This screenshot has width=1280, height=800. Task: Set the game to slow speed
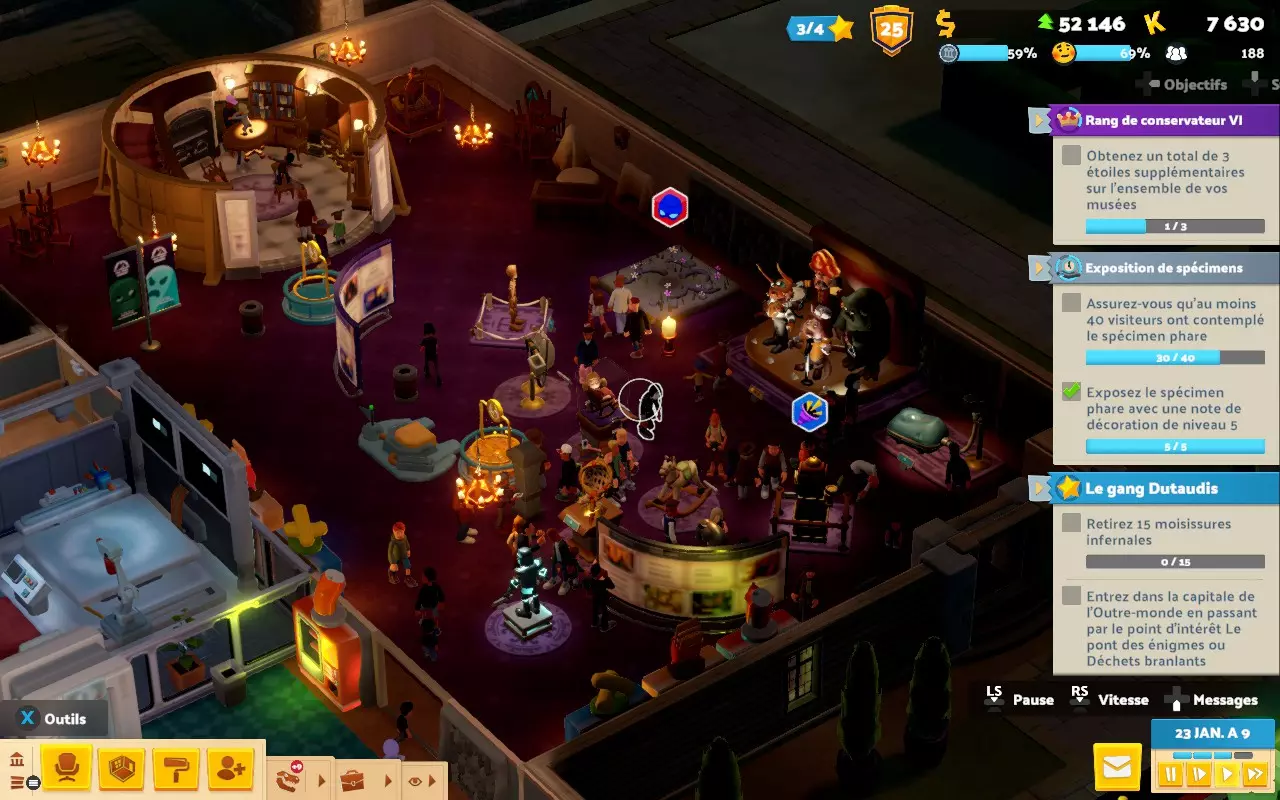pos(1198,774)
